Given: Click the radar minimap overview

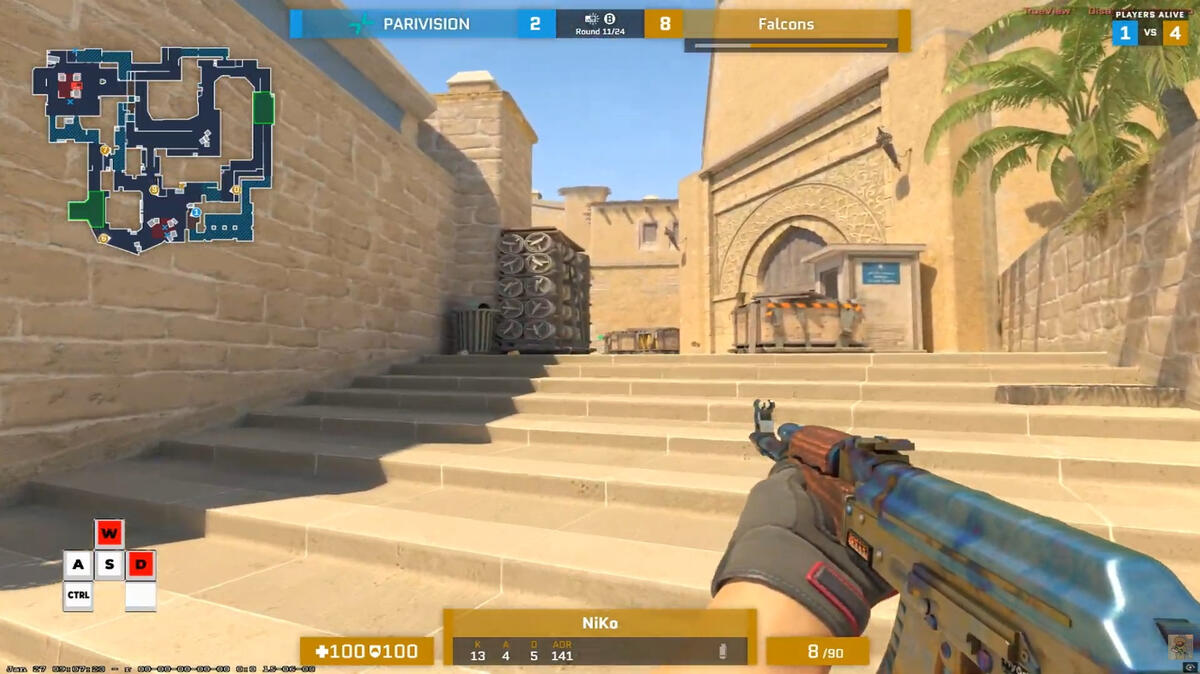Looking at the screenshot, I should pos(153,150).
